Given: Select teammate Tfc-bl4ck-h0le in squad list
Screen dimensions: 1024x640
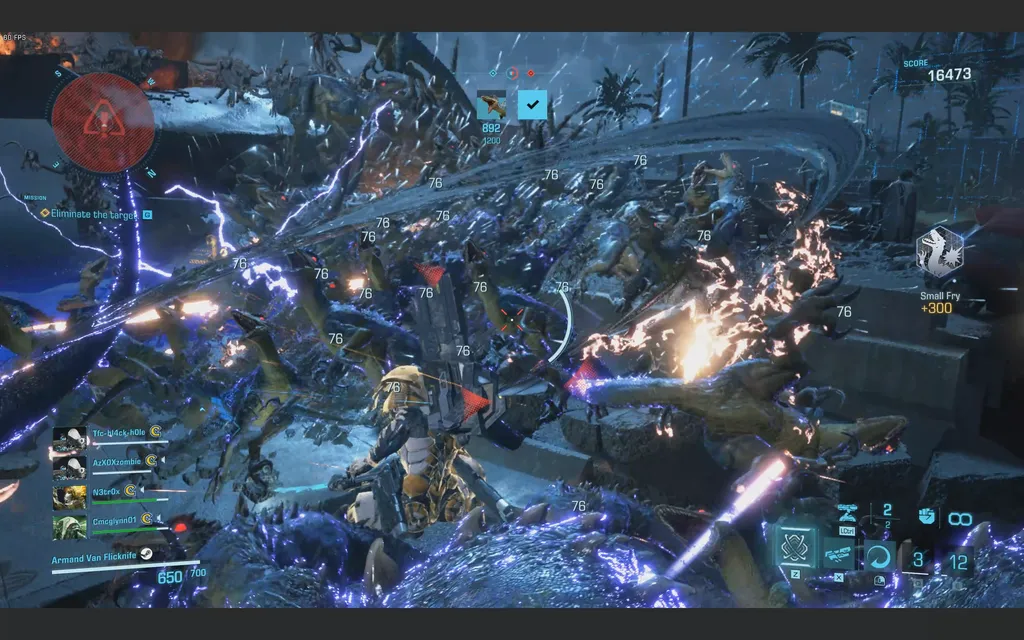Looking at the screenshot, I should coord(117,433).
